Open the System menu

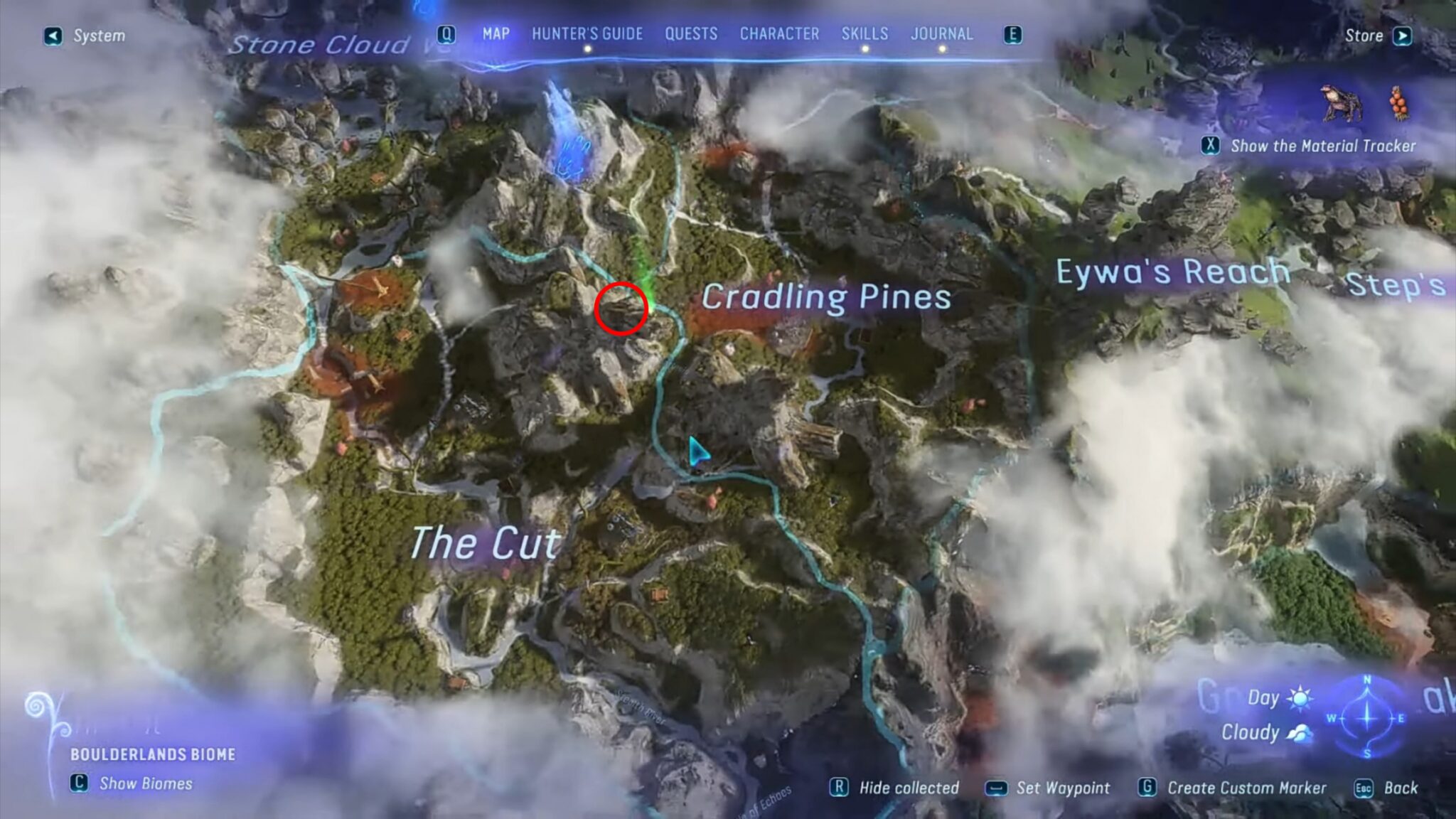(85, 36)
